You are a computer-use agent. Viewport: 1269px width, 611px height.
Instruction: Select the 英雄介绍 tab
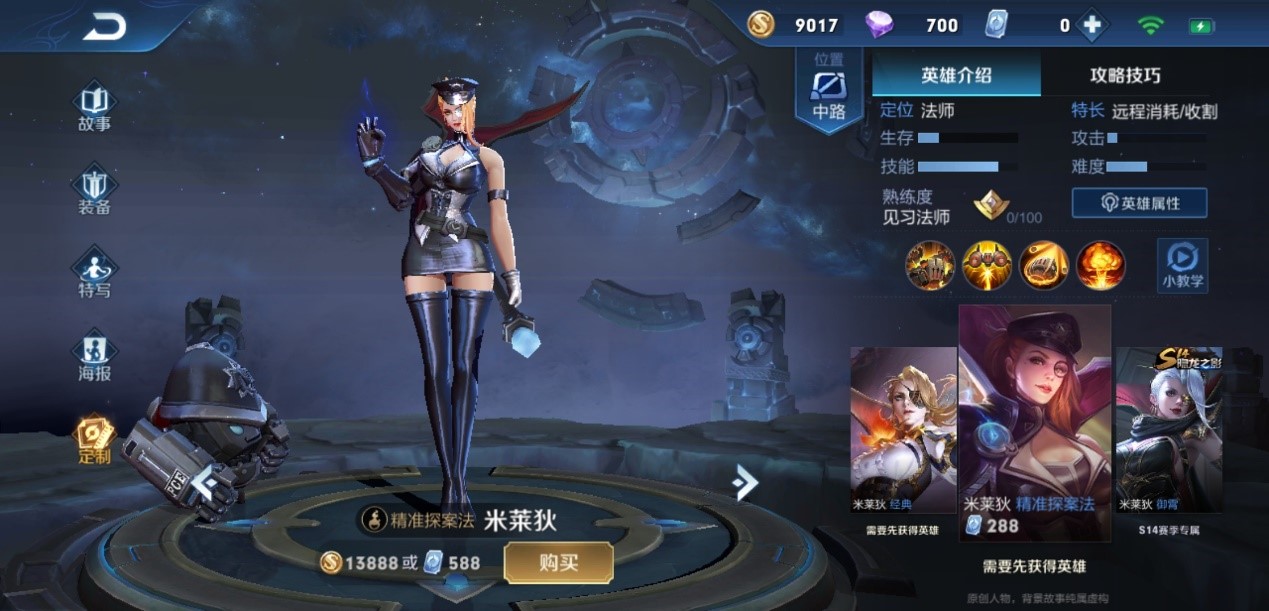click(956, 75)
